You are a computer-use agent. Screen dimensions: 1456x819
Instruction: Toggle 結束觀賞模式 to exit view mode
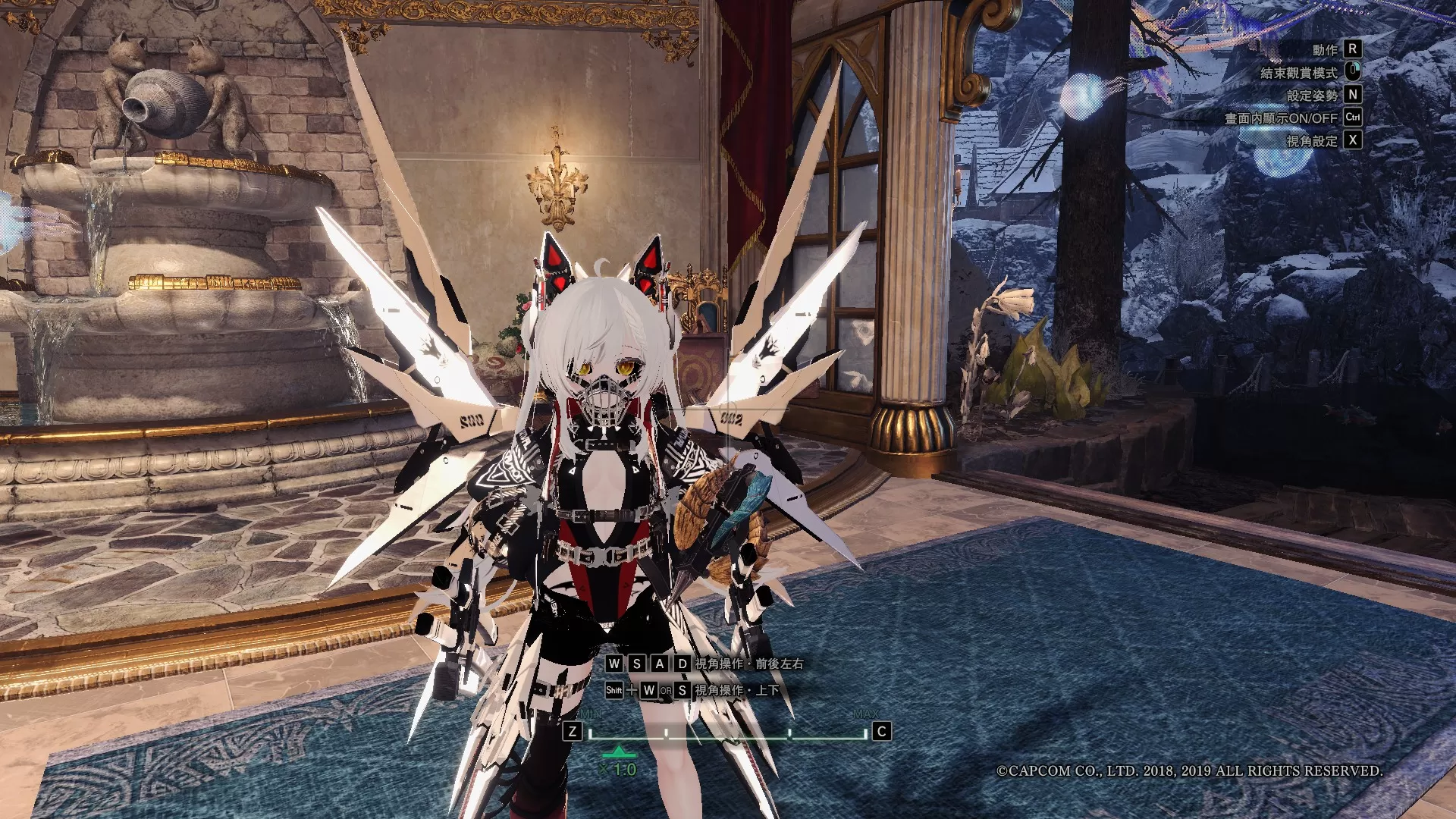pos(1301,72)
